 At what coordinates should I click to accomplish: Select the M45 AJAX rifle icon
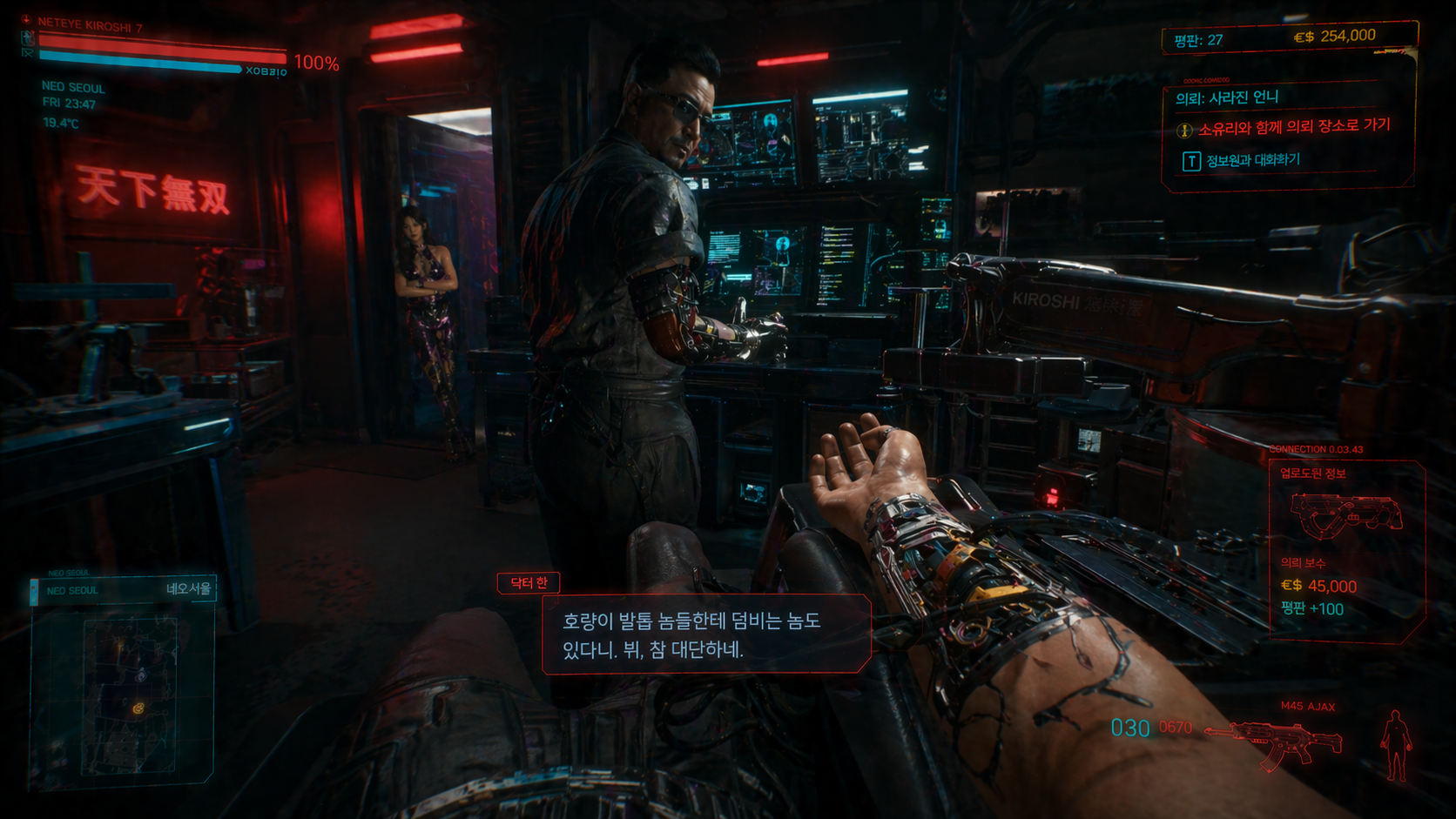[x=1277, y=742]
